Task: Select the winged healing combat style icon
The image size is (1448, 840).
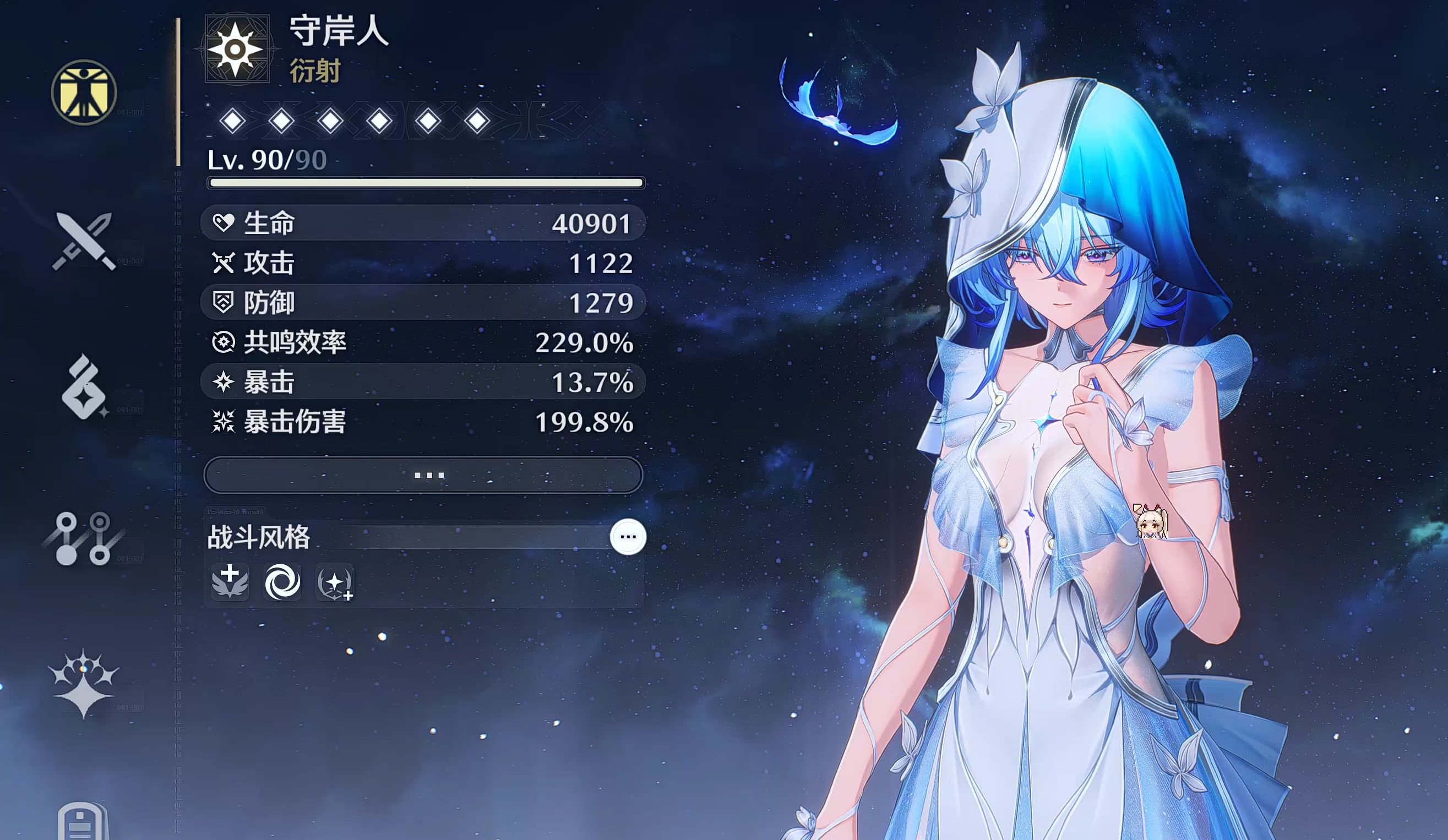Action: click(230, 581)
